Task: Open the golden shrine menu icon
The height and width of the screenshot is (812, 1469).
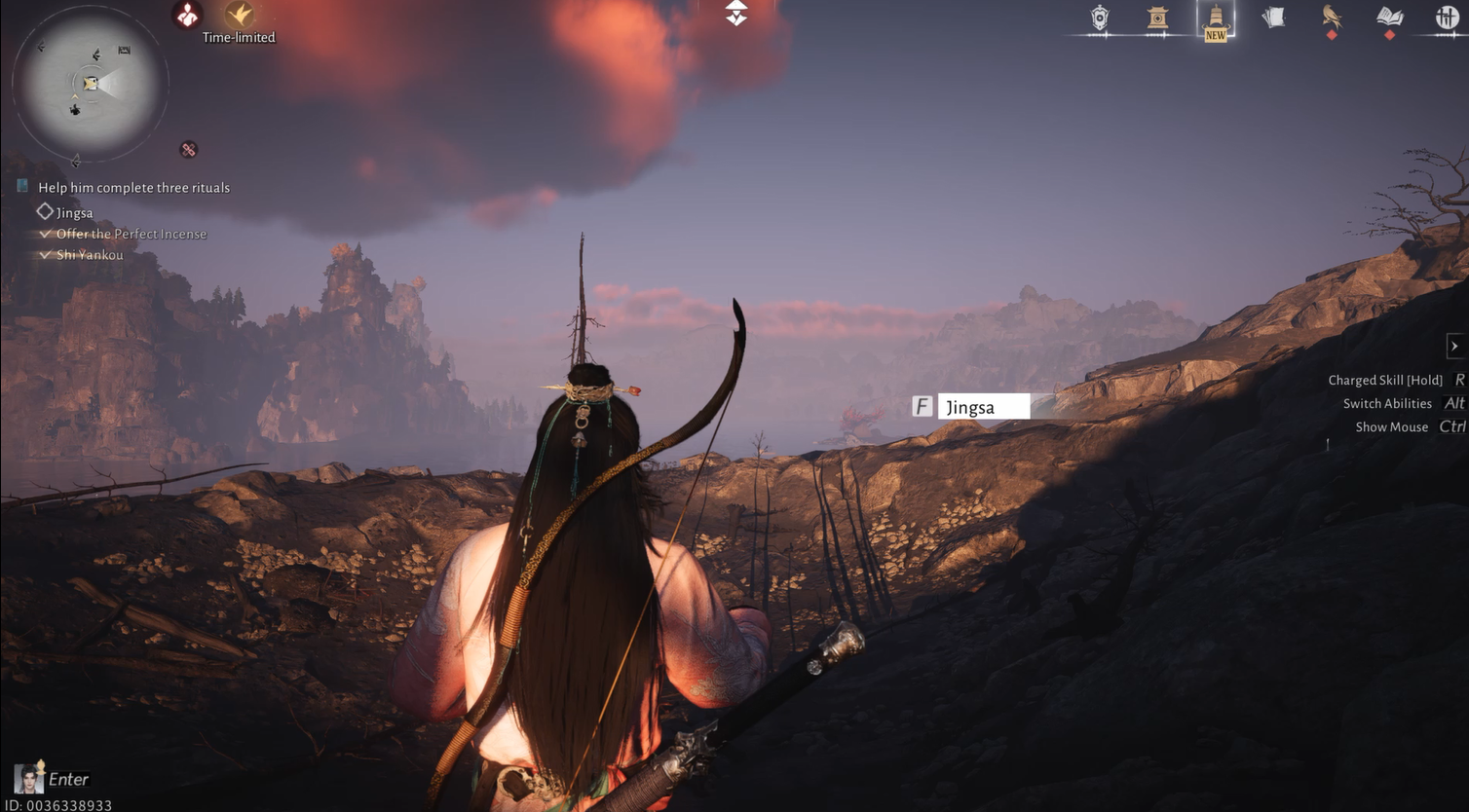Action: (x=1157, y=18)
